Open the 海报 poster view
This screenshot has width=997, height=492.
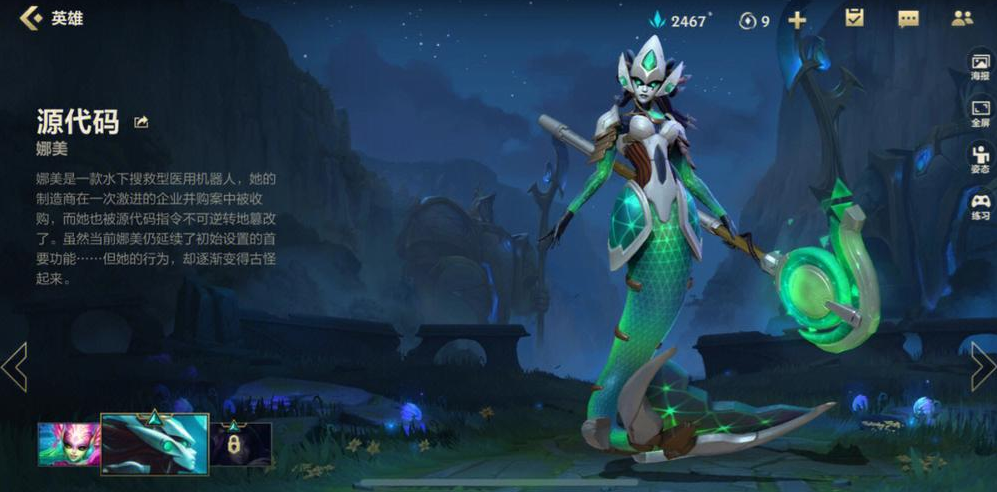(x=979, y=68)
